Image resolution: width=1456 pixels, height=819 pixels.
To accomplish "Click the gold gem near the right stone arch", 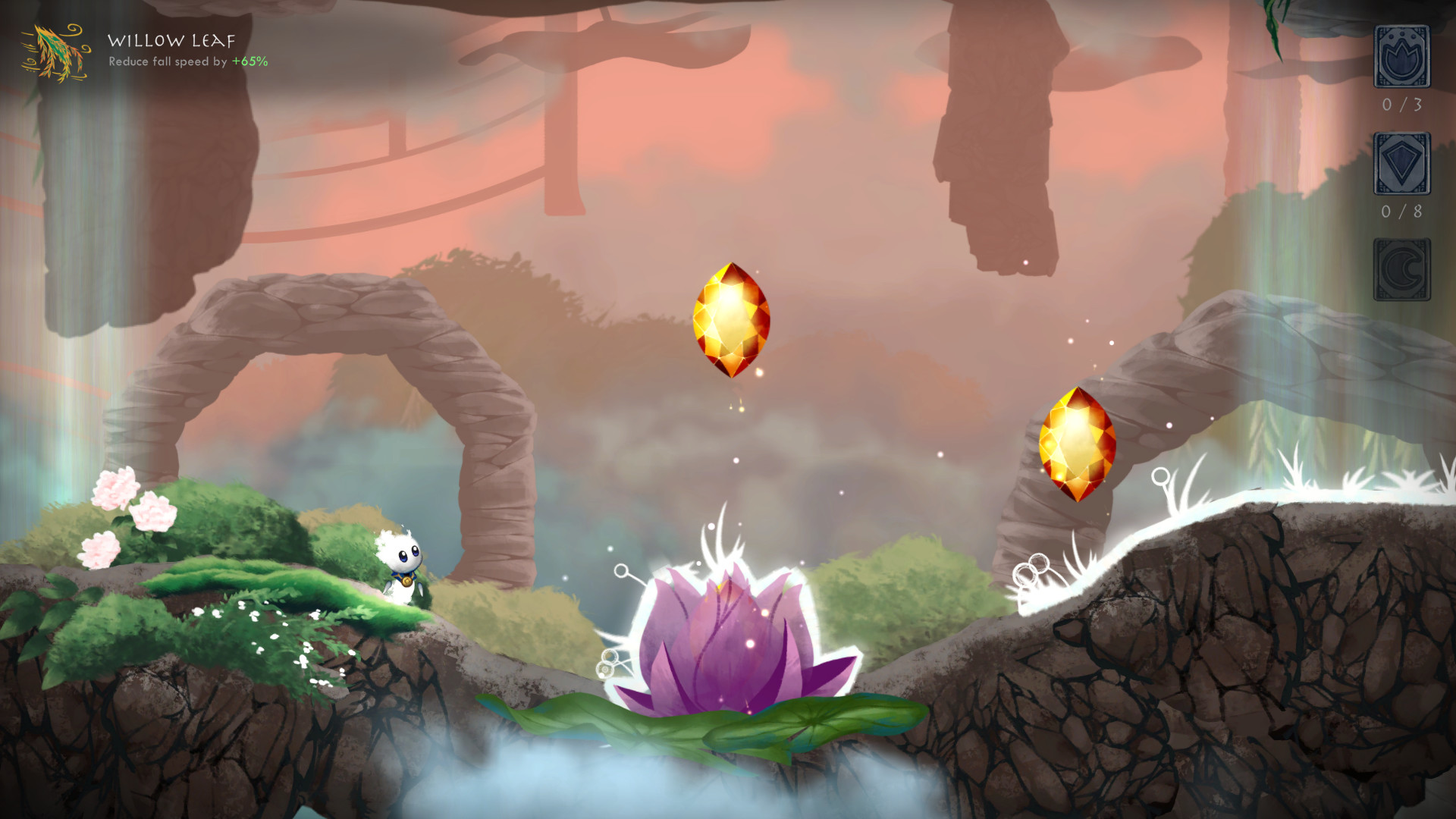I will pyautogui.click(x=1079, y=445).
